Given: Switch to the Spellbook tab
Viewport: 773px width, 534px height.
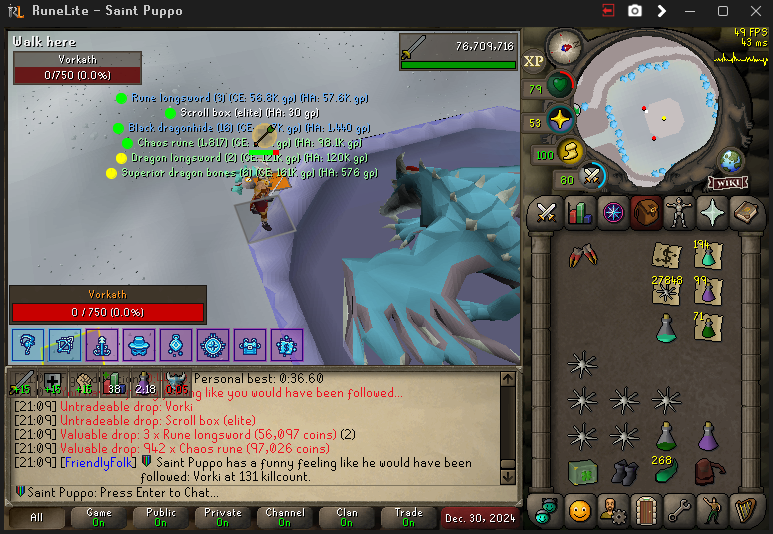Looking at the screenshot, I should 745,213.
